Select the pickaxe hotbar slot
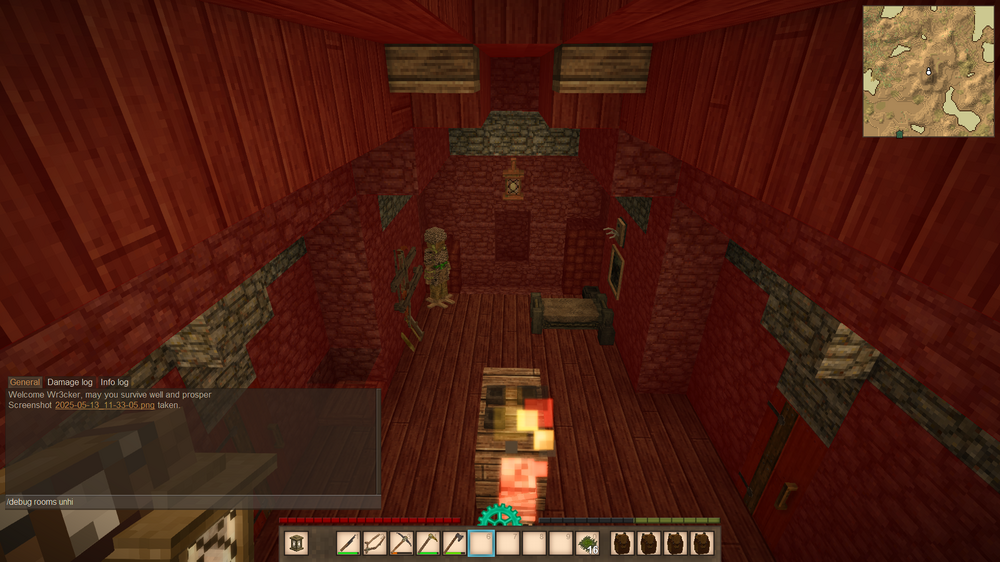Screen dimensions: 1000x562 [401, 543]
